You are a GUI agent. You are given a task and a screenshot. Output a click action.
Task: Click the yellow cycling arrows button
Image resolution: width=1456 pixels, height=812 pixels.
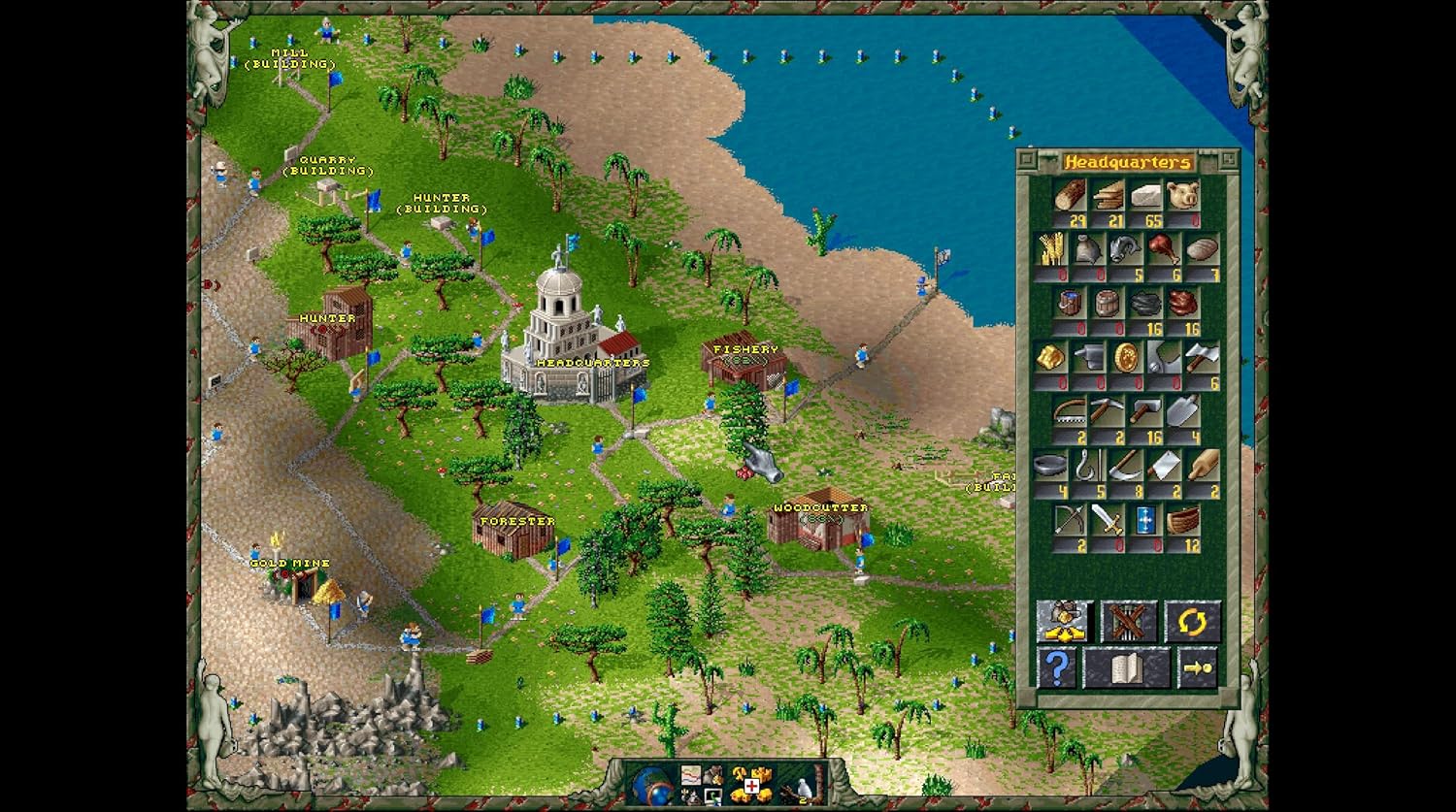coord(1192,622)
